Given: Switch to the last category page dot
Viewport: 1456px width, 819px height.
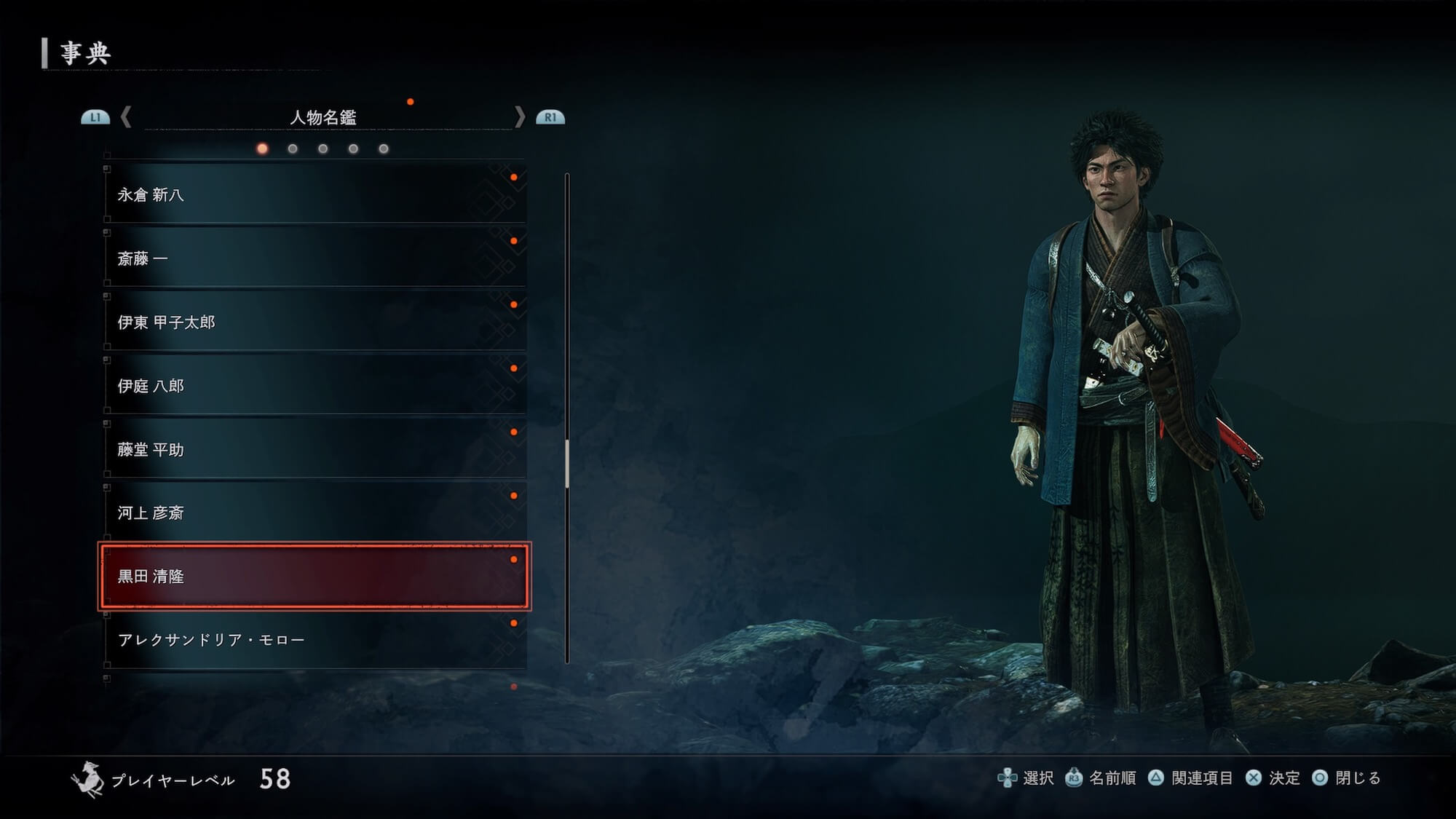Looking at the screenshot, I should pos(384,149).
